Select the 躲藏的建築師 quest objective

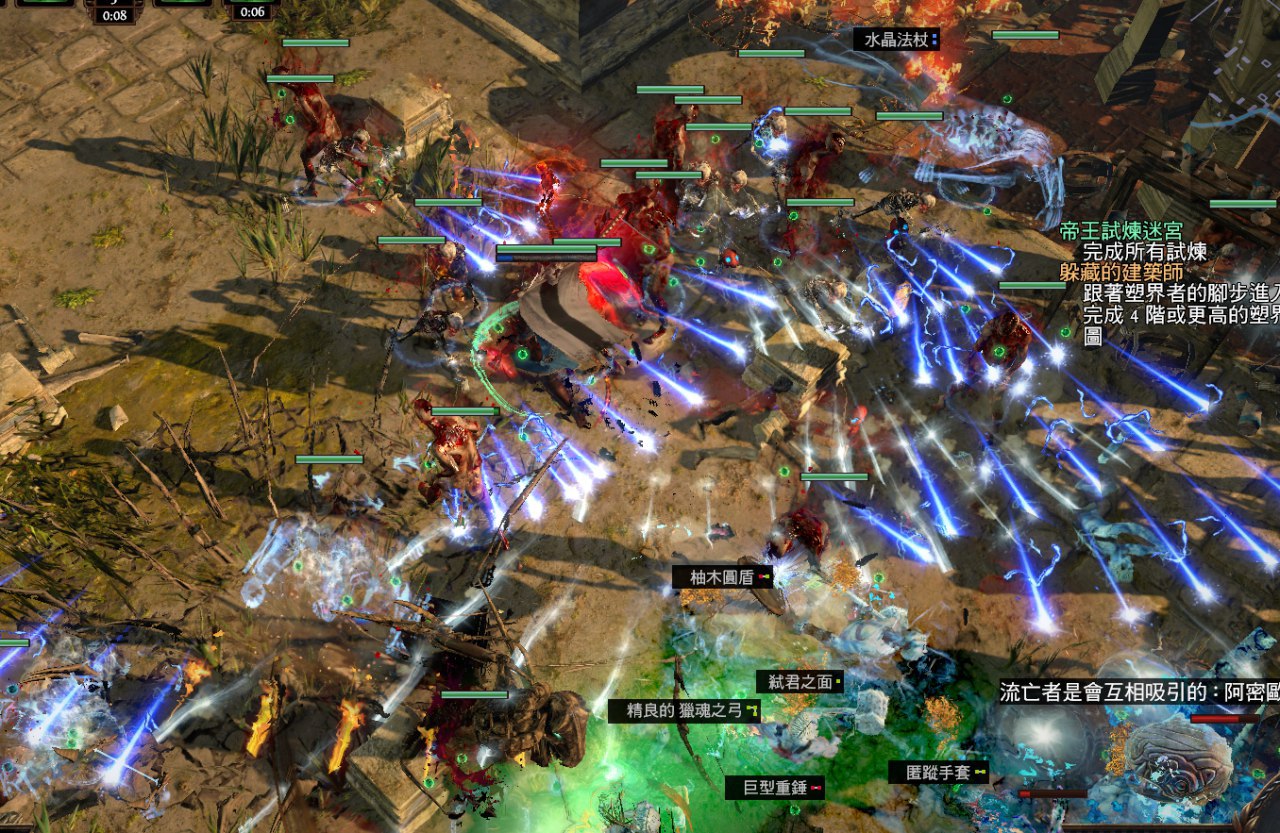click(1121, 272)
